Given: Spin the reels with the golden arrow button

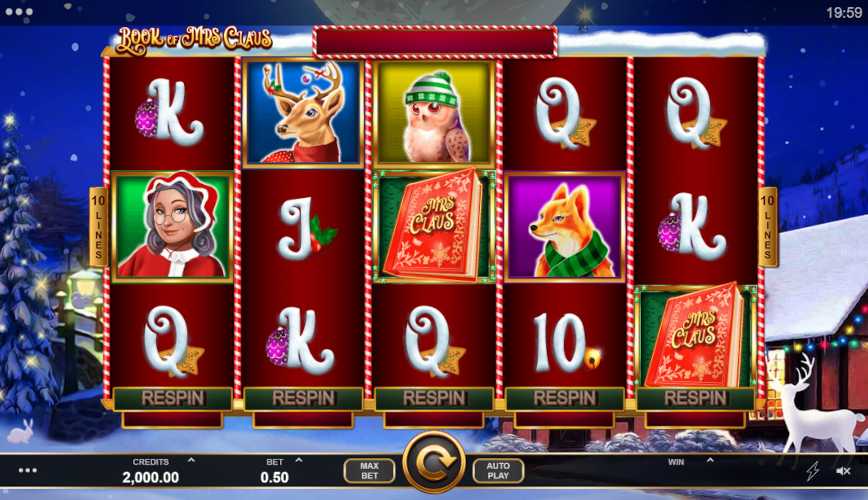Looking at the screenshot, I should click(434, 462).
